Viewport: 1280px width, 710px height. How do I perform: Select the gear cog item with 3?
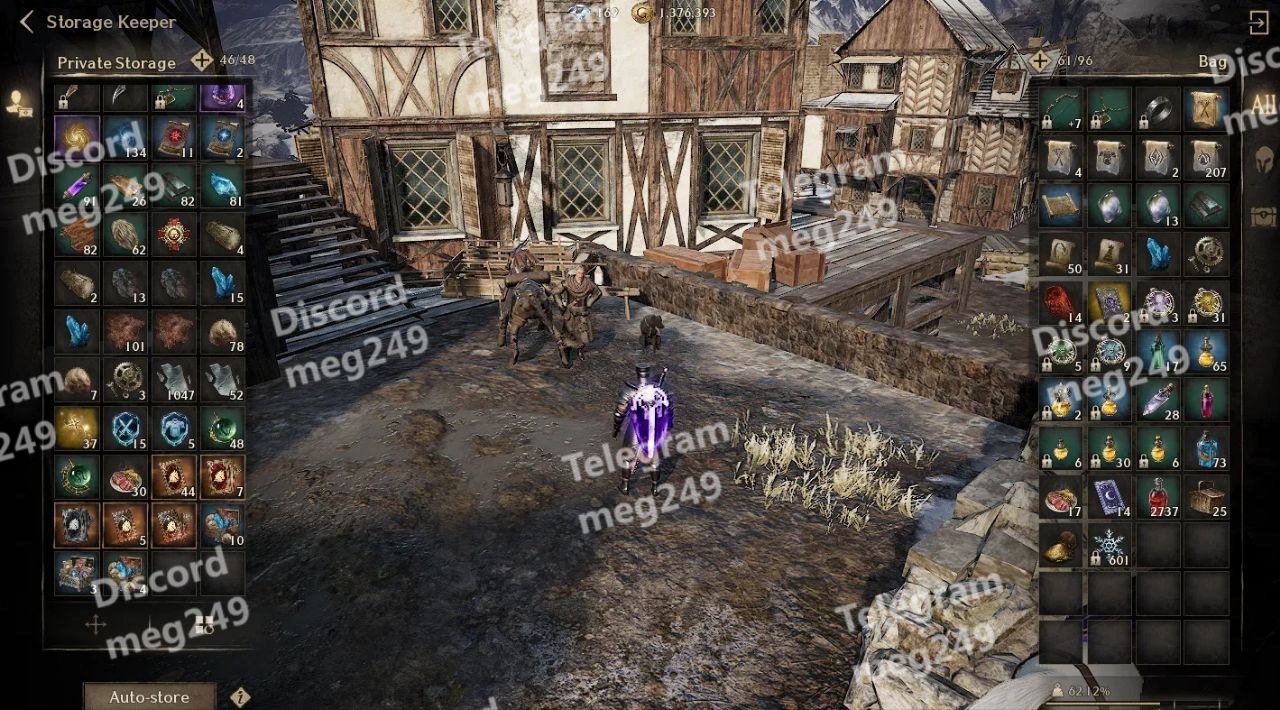(x=126, y=380)
